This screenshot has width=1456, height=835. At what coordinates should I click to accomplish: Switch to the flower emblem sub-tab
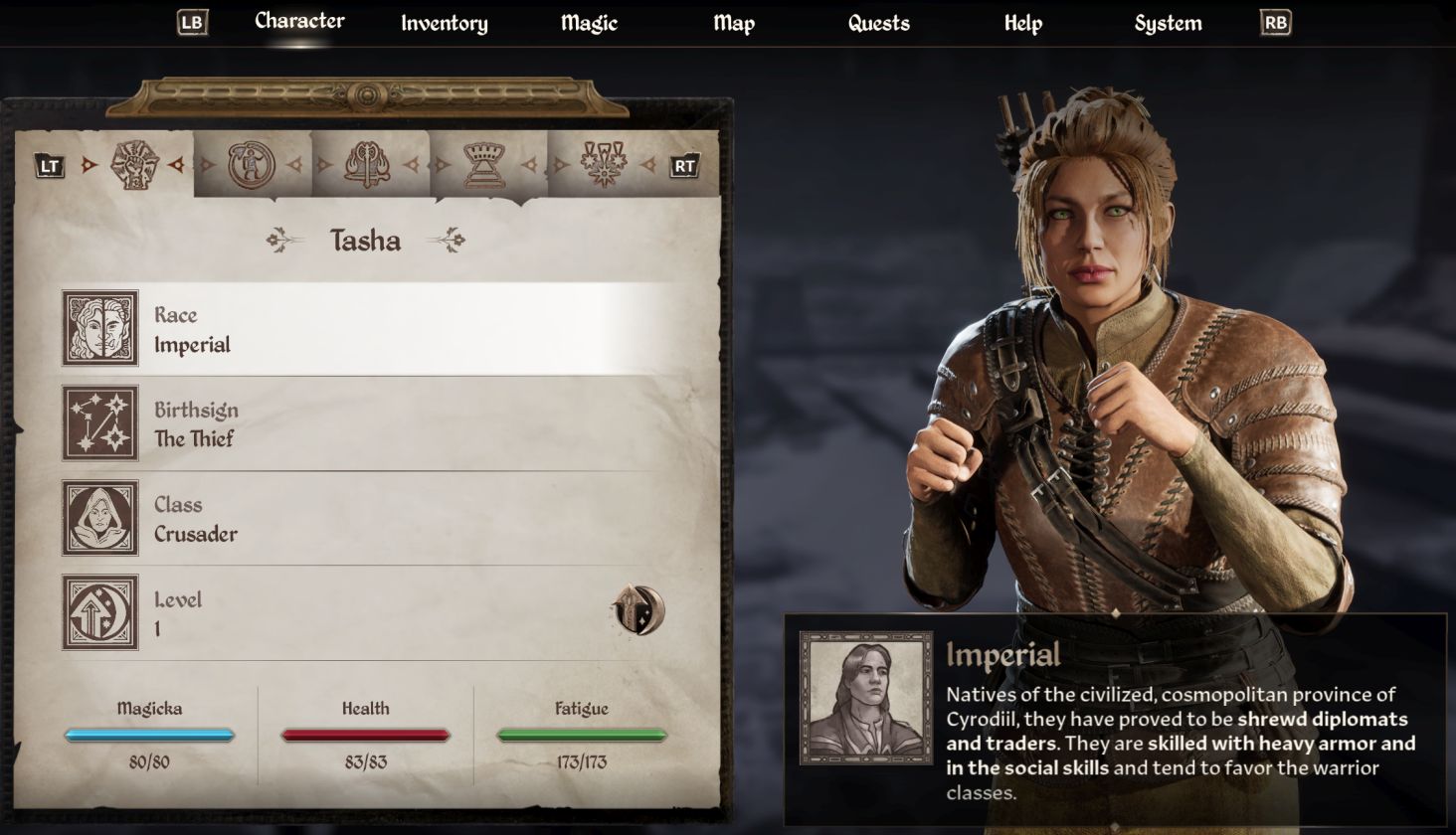(x=603, y=165)
